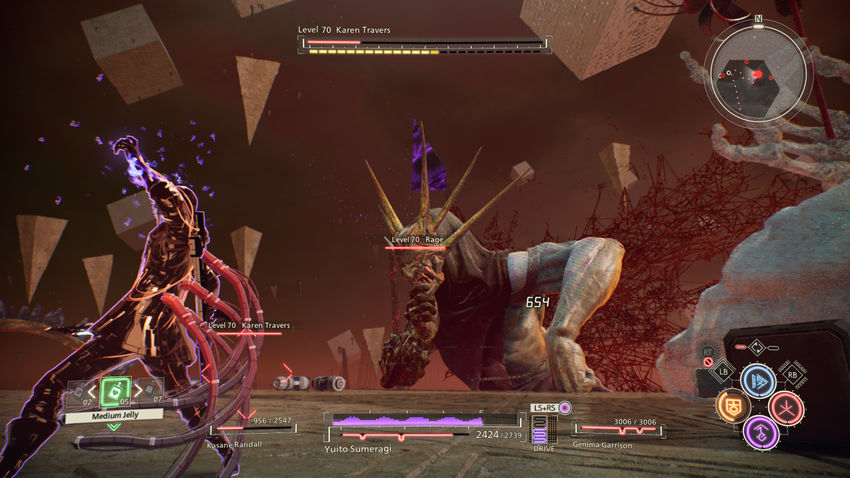Activate the red star-shaped SAS ability

click(x=785, y=407)
